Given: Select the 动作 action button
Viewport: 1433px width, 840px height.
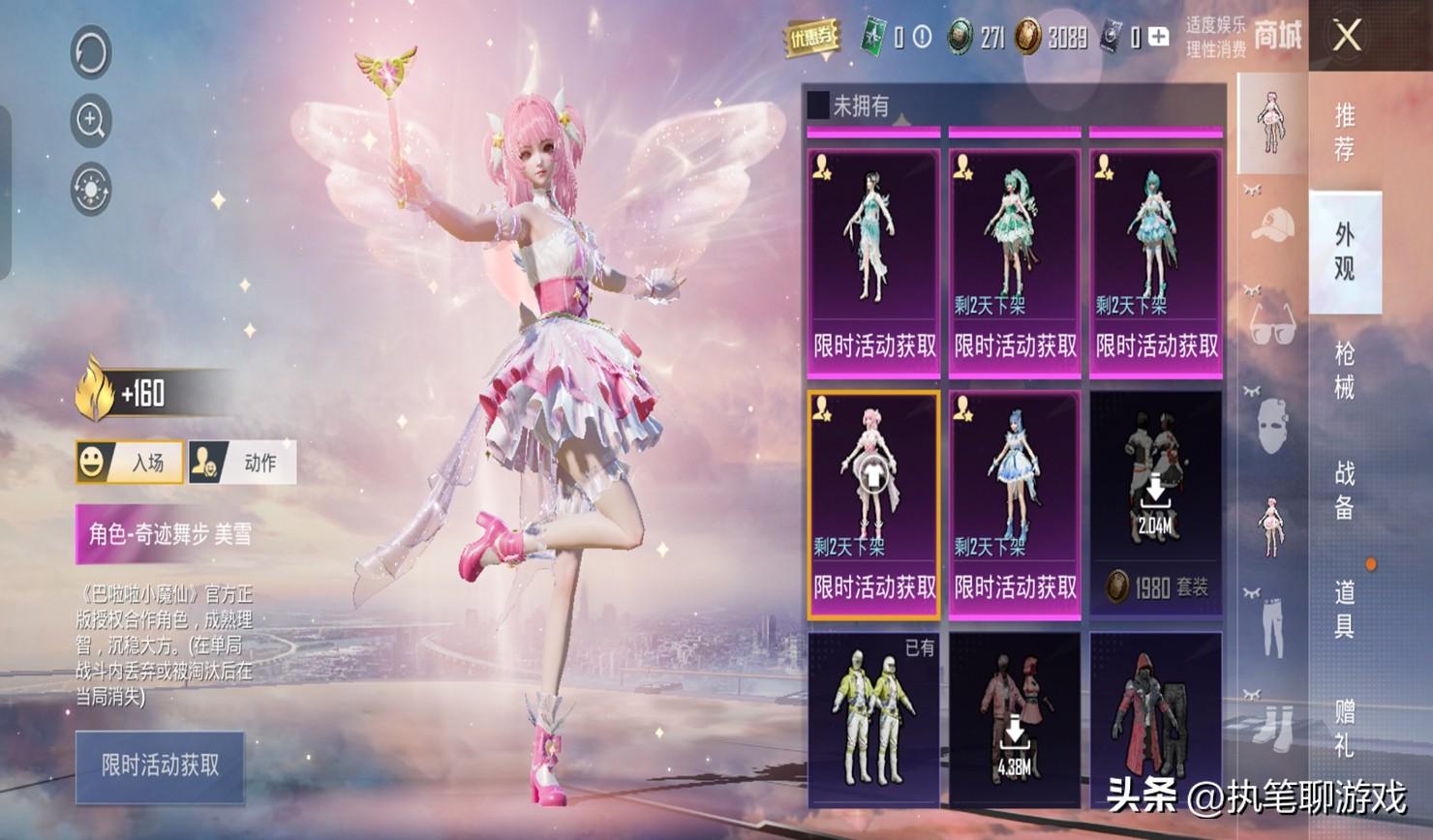Looking at the screenshot, I should [242, 463].
